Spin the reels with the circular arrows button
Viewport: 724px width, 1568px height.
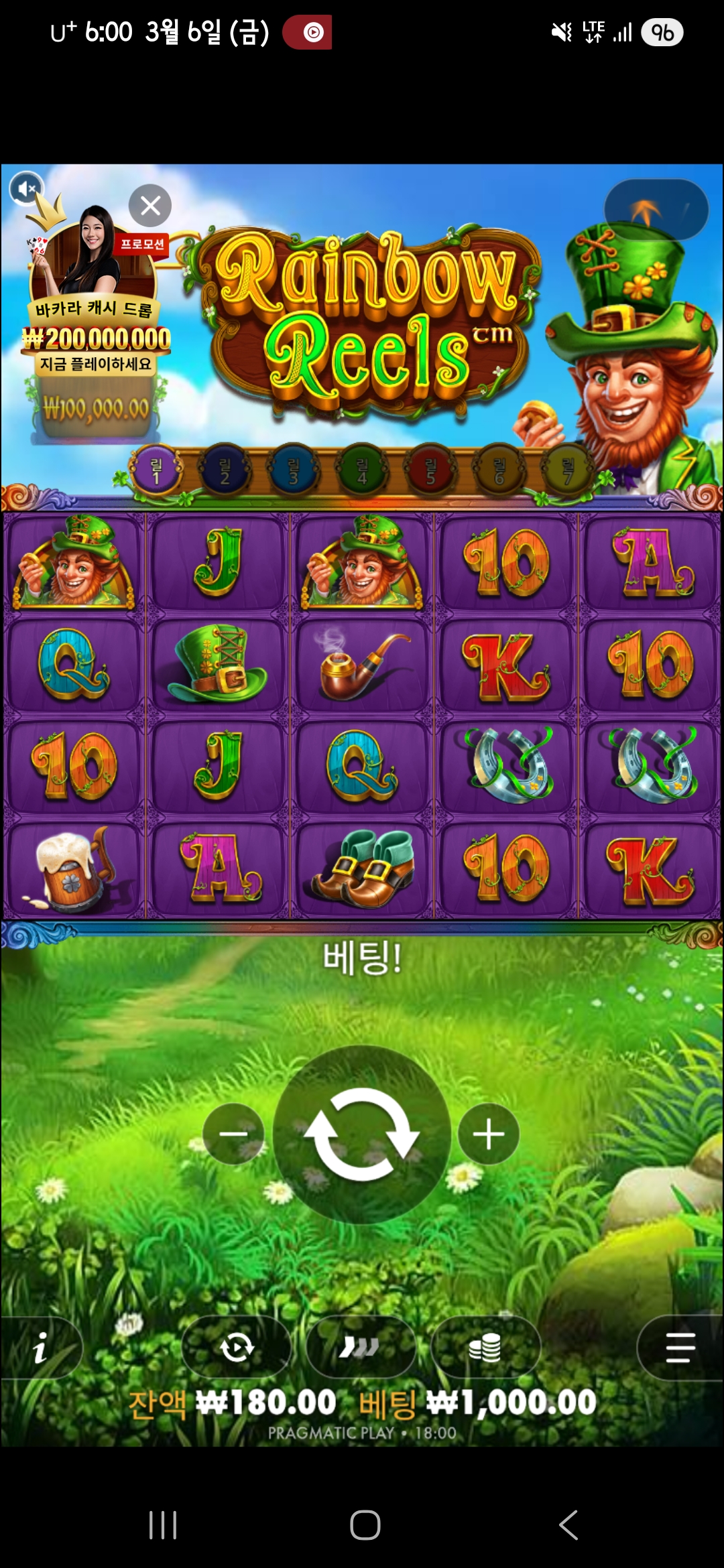(361, 1134)
